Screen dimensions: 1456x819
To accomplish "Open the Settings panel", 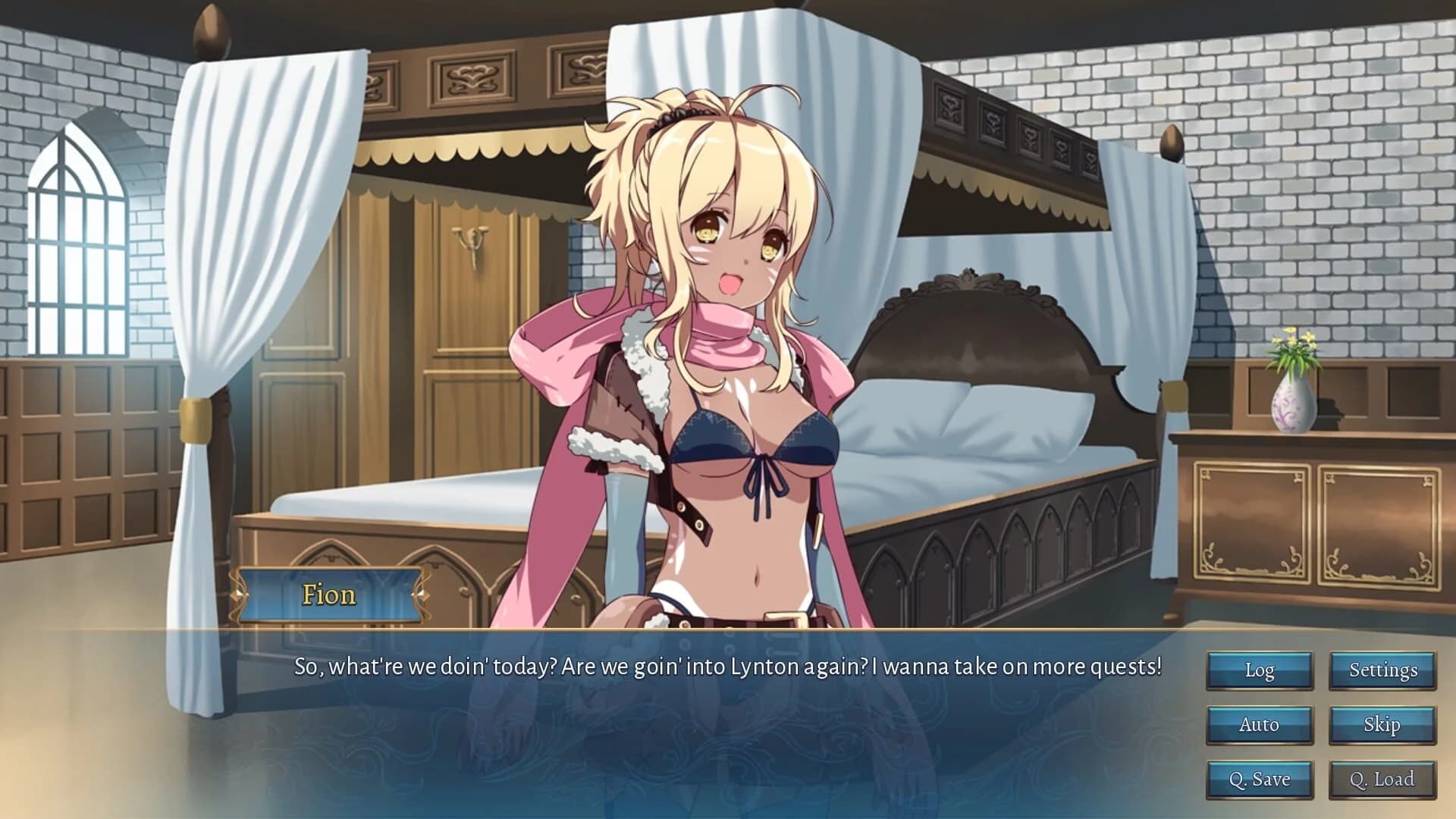I will coord(1382,670).
